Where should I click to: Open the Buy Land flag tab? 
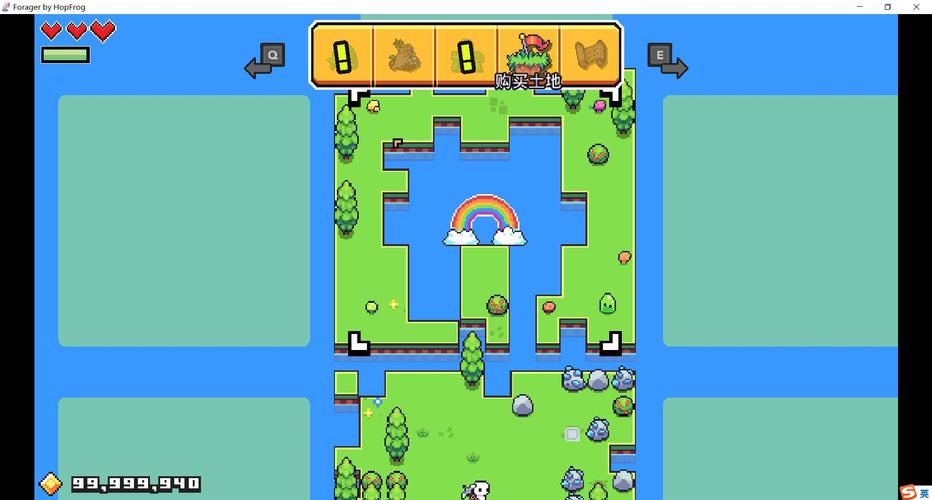528,55
